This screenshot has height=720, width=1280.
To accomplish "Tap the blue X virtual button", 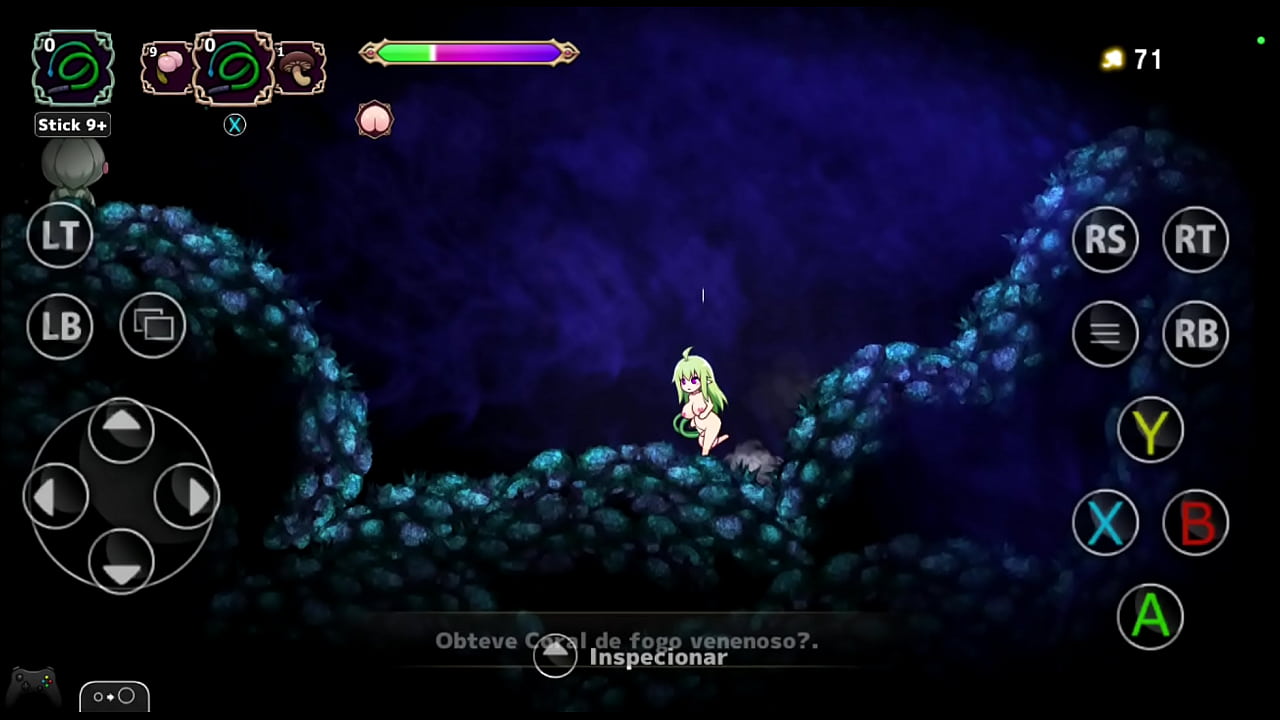I will (1105, 522).
